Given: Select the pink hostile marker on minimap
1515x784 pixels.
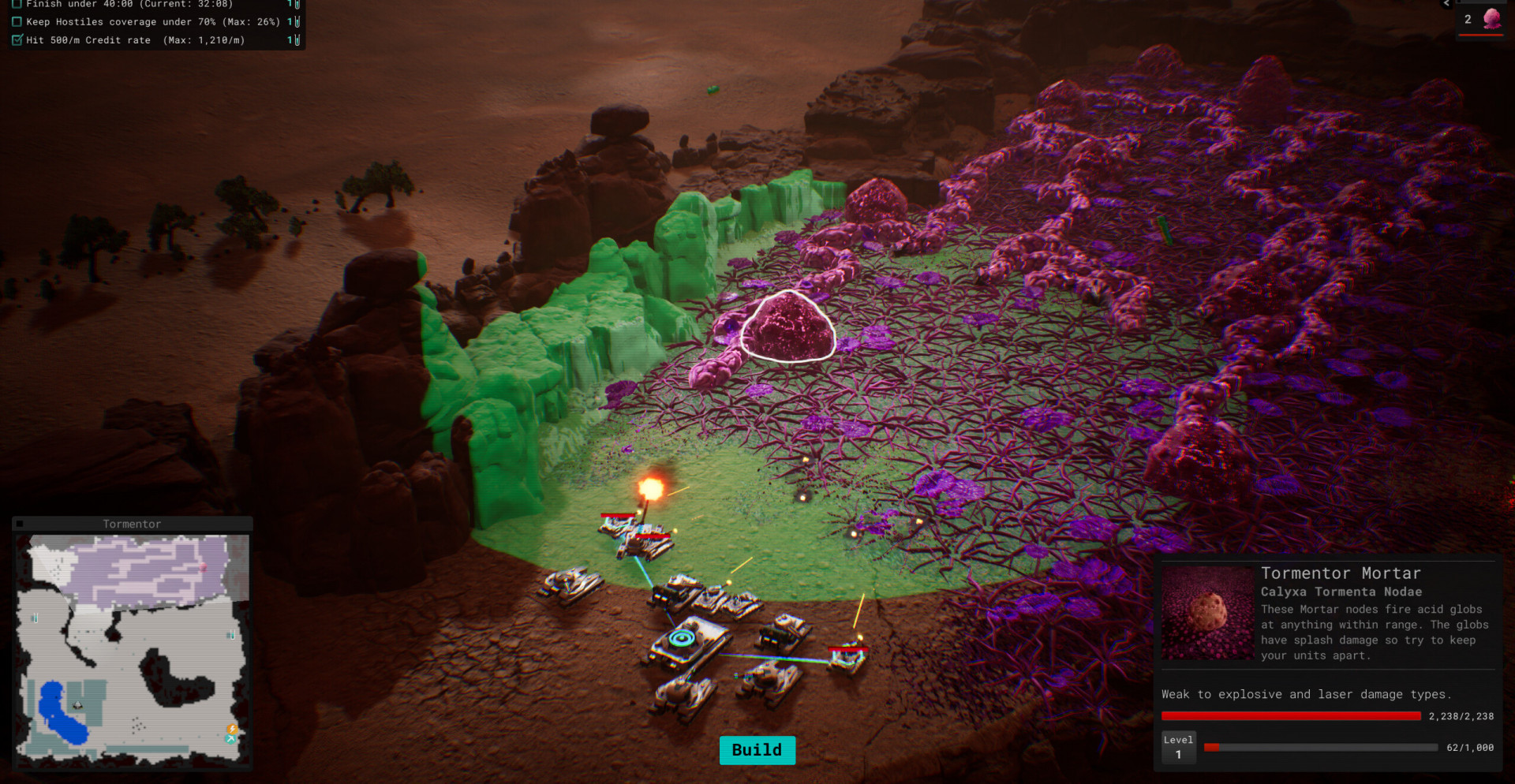Looking at the screenshot, I should tap(204, 566).
